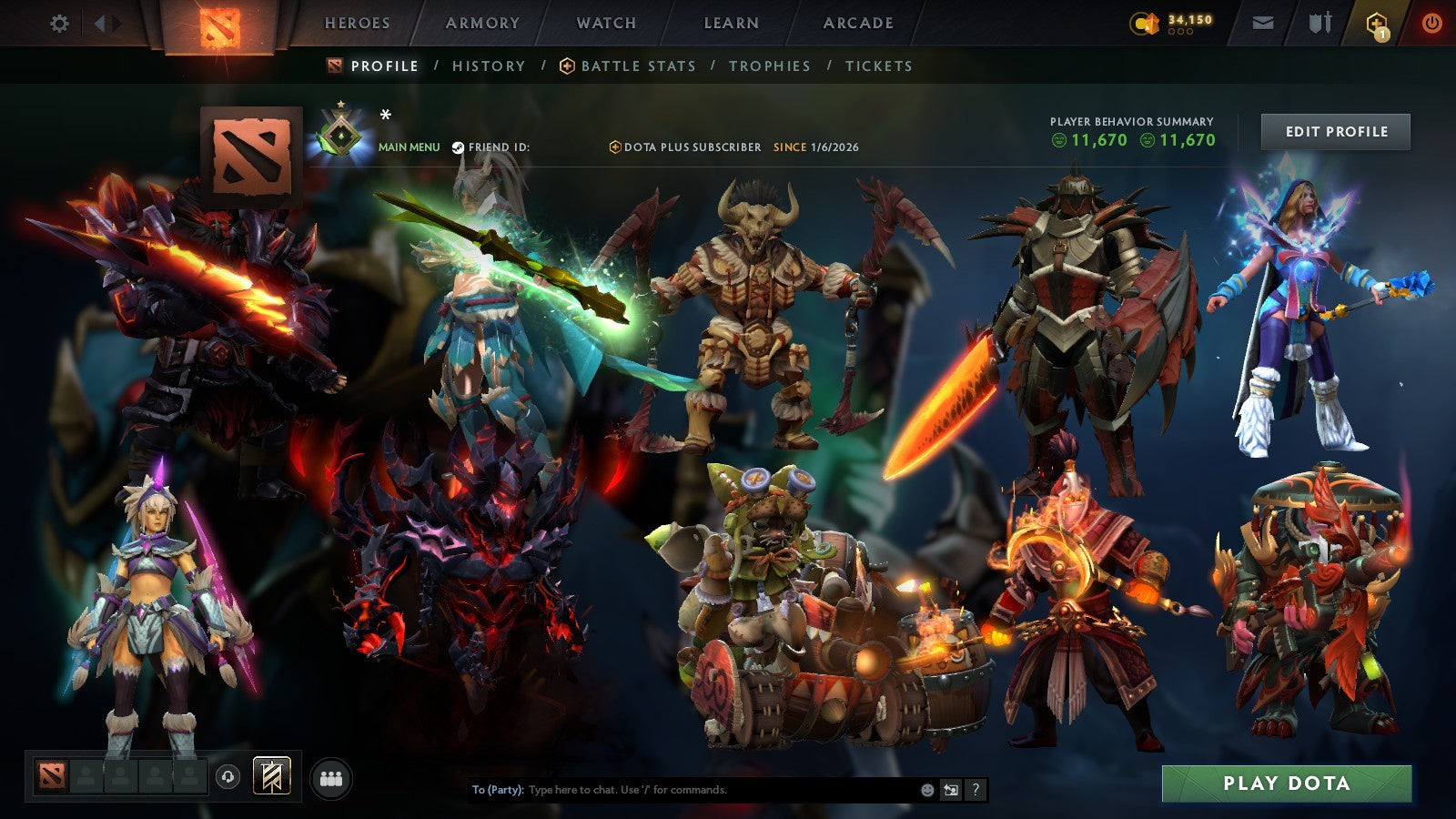Click the chat wheel icon next to the smiley
1456x819 pixels.
pyautogui.click(x=950, y=791)
